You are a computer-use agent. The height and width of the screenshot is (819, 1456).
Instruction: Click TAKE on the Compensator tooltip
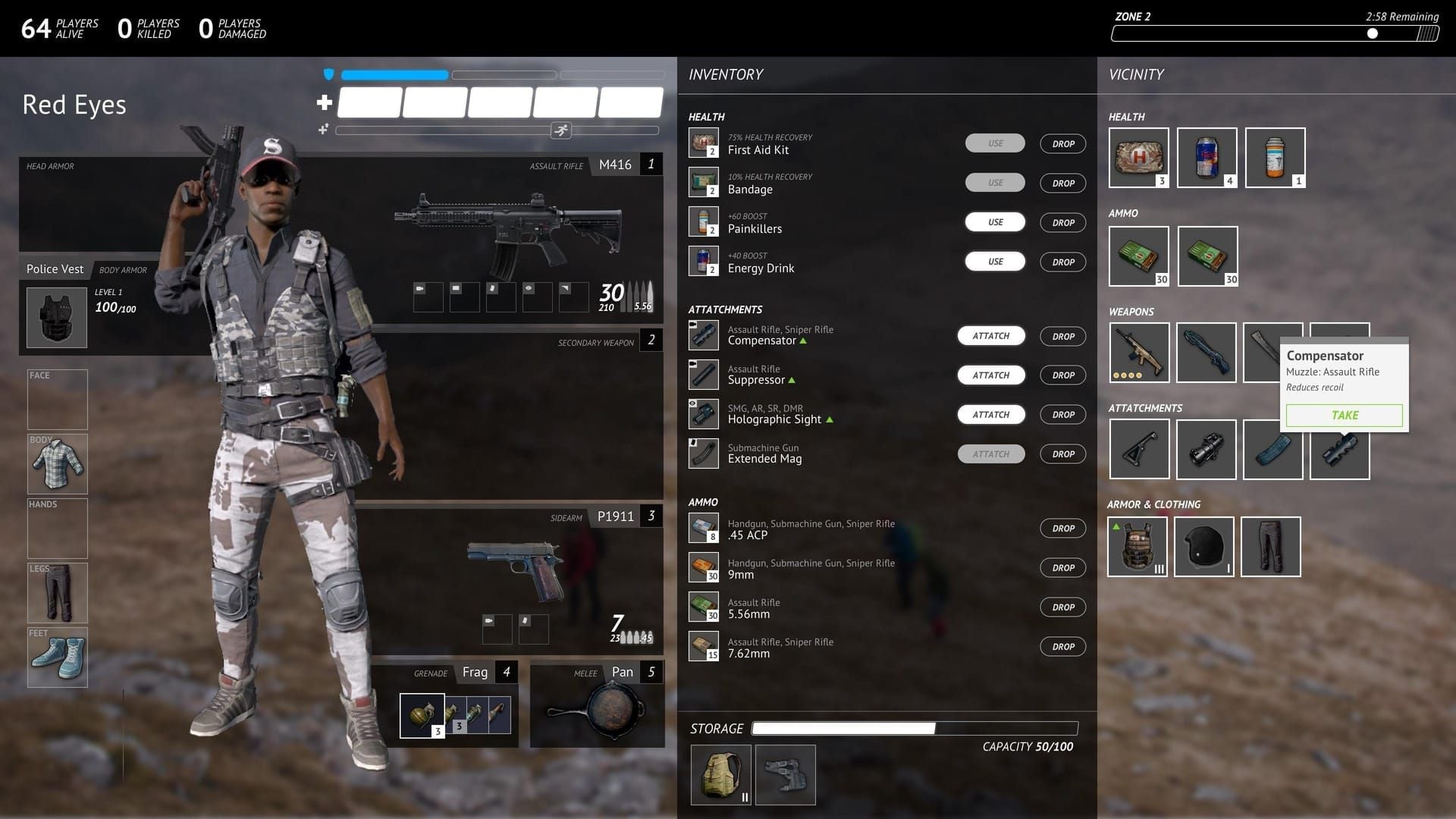pyautogui.click(x=1344, y=416)
